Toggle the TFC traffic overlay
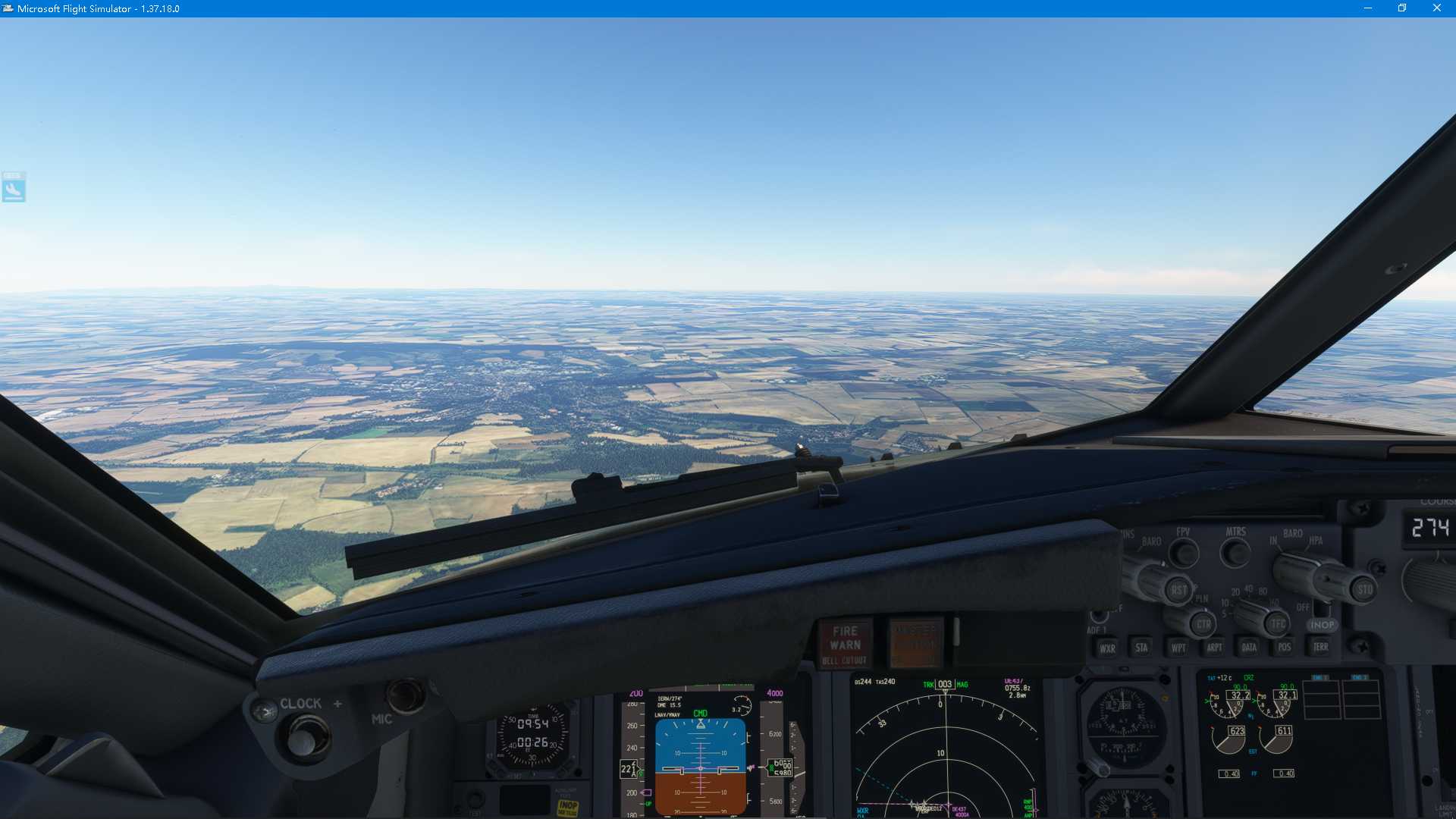This screenshot has width=1456, height=819. tap(1278, 624)
